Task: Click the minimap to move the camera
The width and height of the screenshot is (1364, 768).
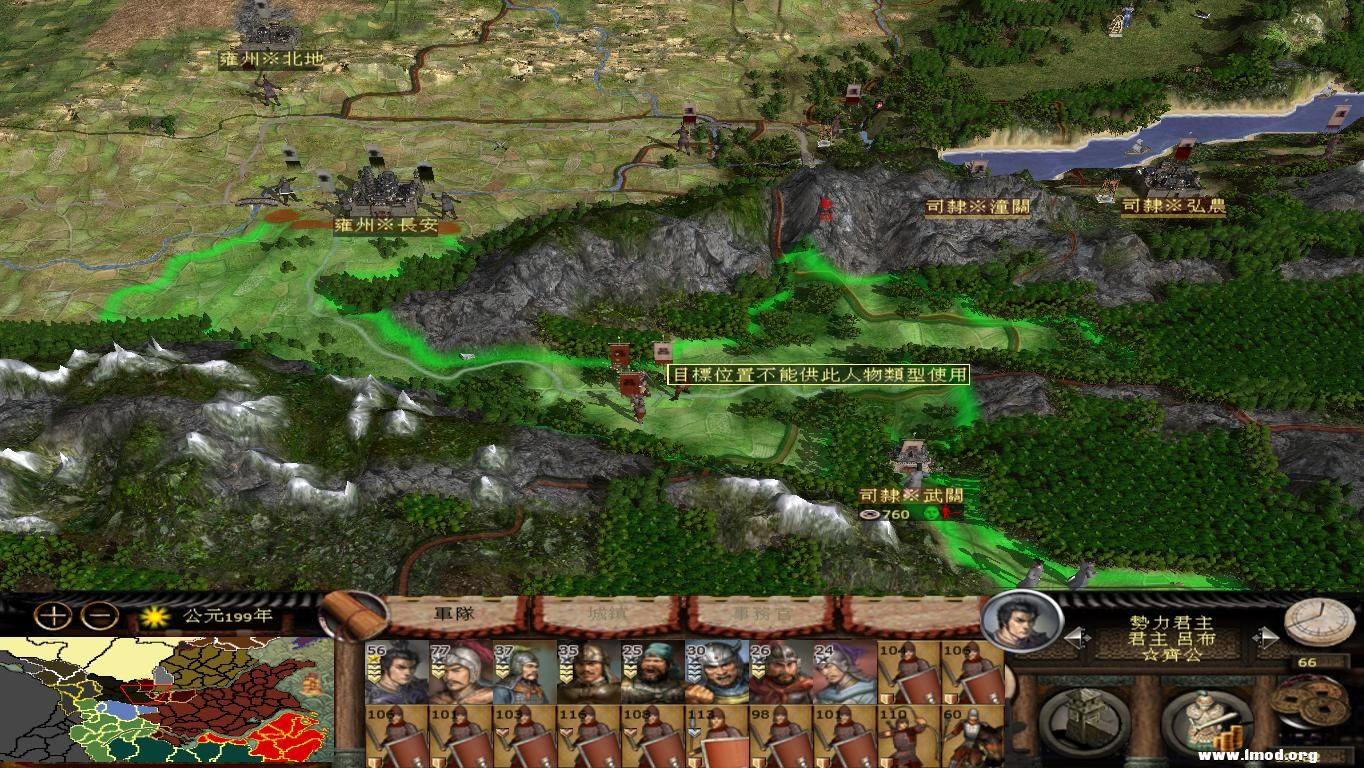Action: pyautogui.click(x=160, y=700)
